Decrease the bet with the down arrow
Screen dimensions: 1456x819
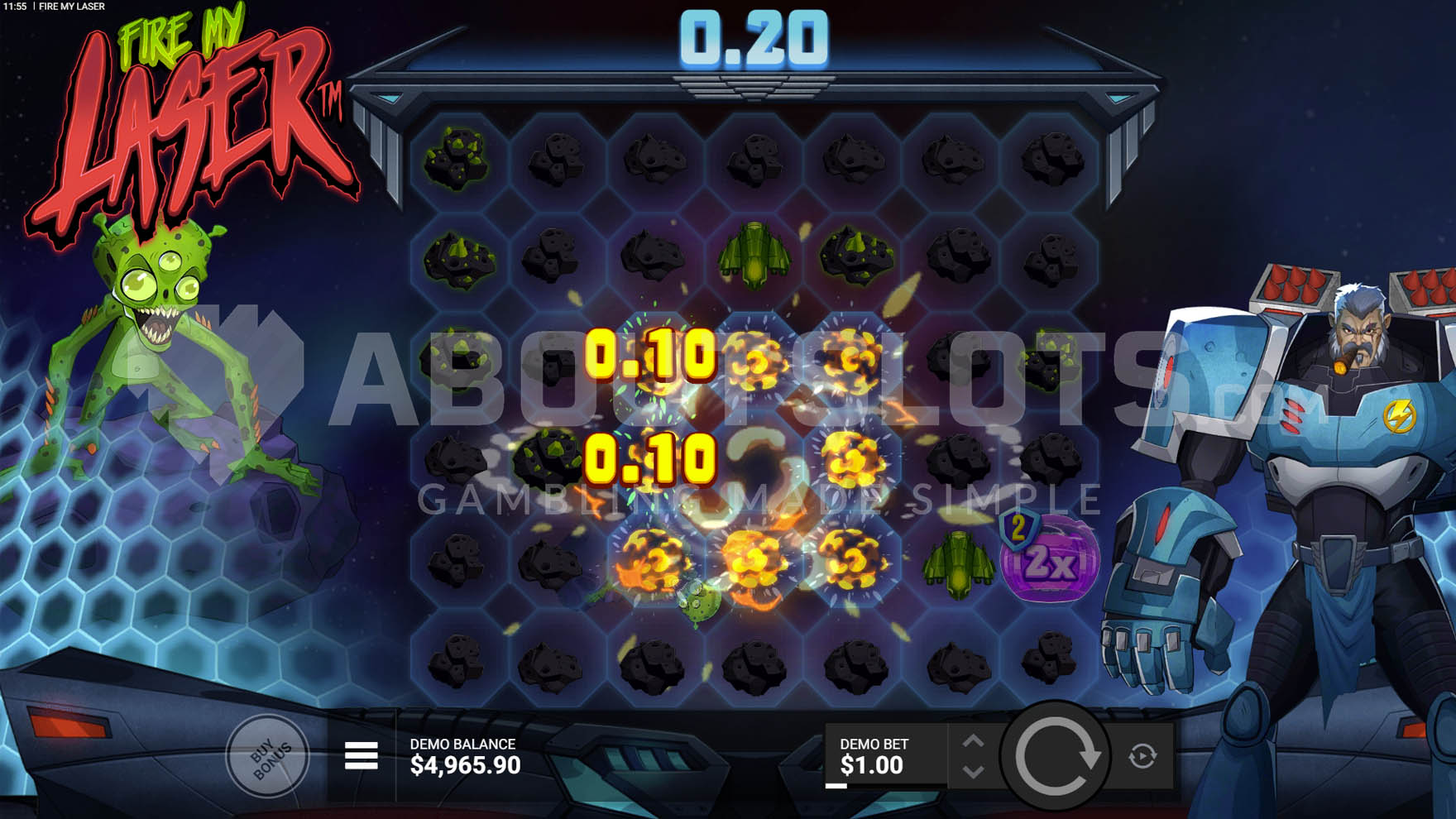[975, 769]
